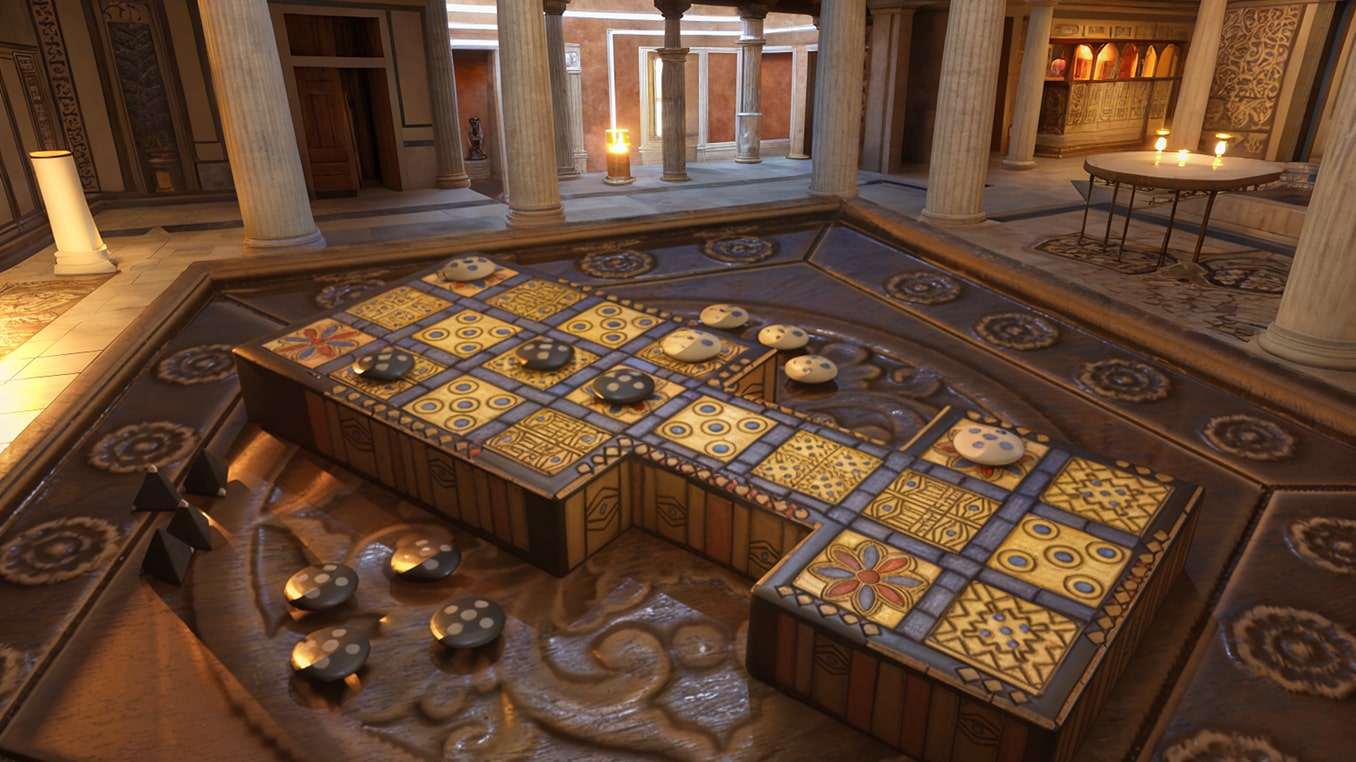Choose the empty flower rosette tile at near corner
Viewport: 1356px width, 762px height.
click(867, 578)
